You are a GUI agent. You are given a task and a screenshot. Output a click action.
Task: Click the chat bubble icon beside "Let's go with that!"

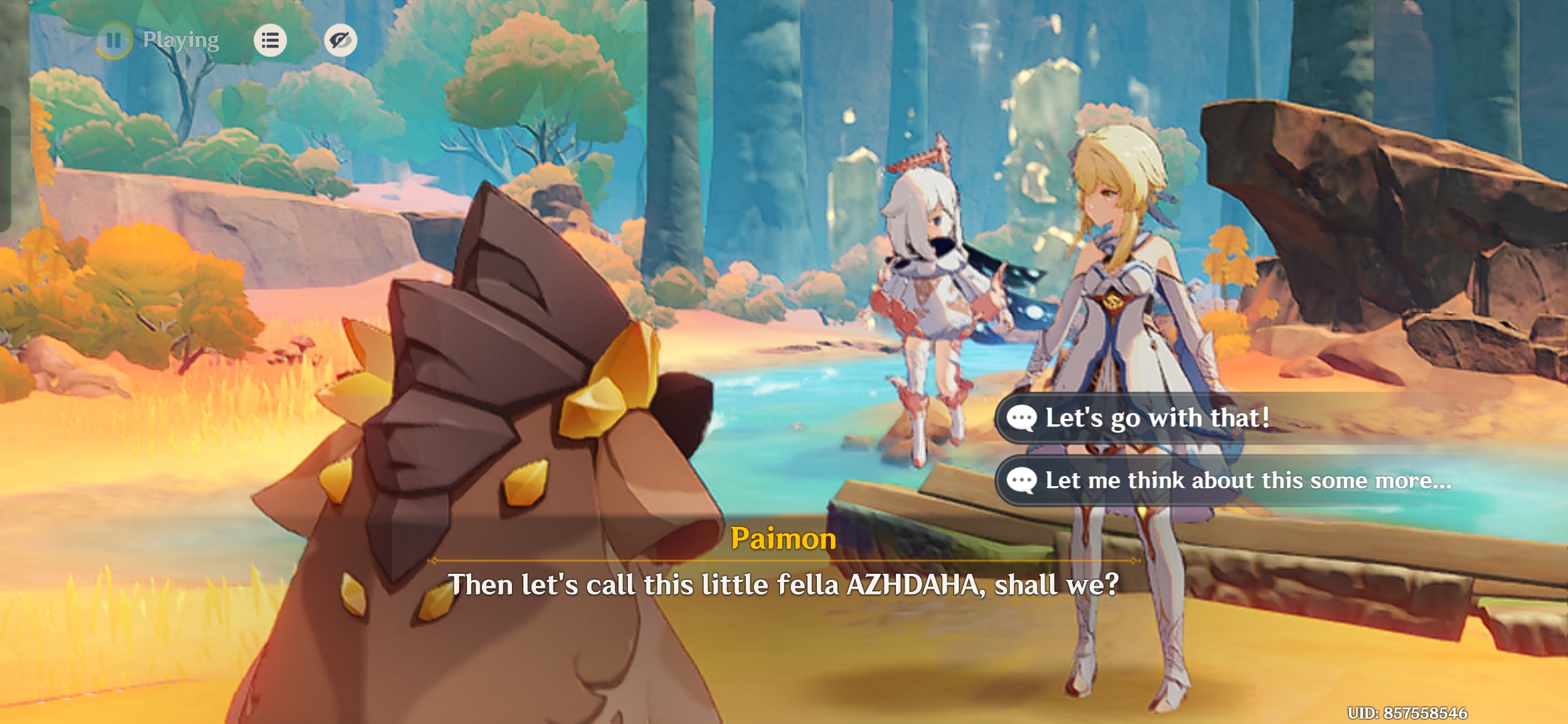[1022, 417]
